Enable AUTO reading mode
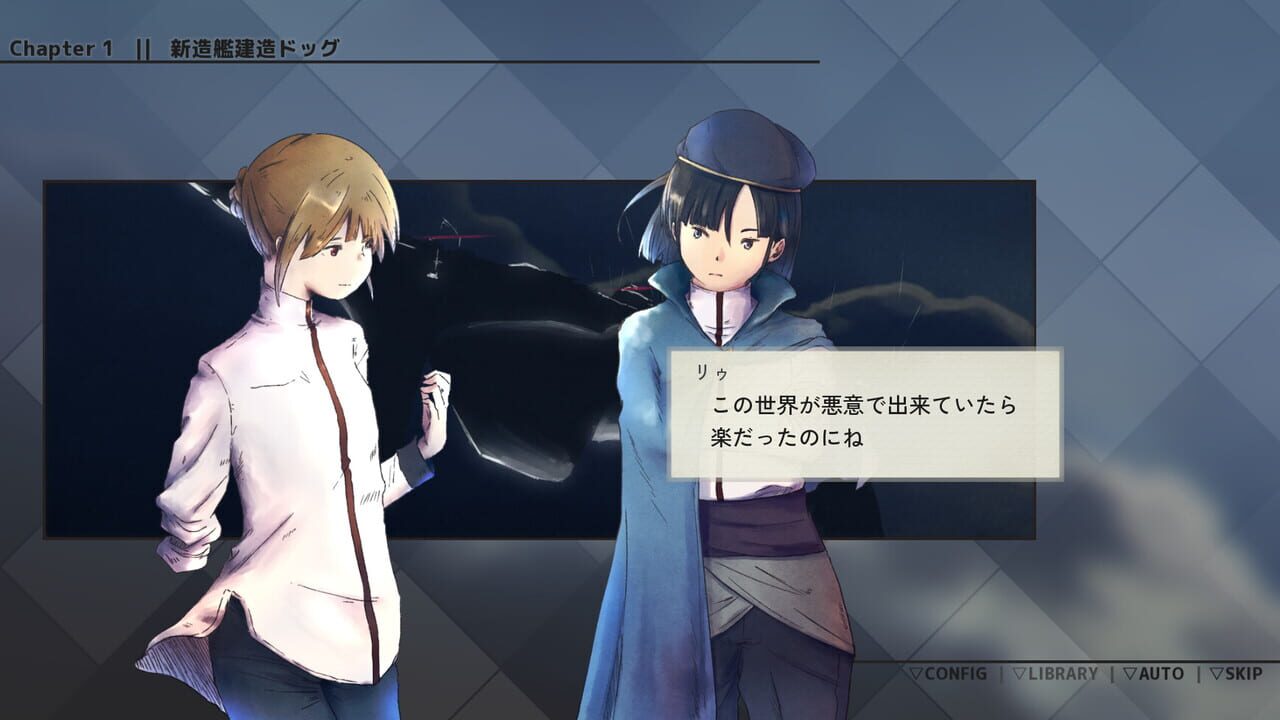 1162,673
